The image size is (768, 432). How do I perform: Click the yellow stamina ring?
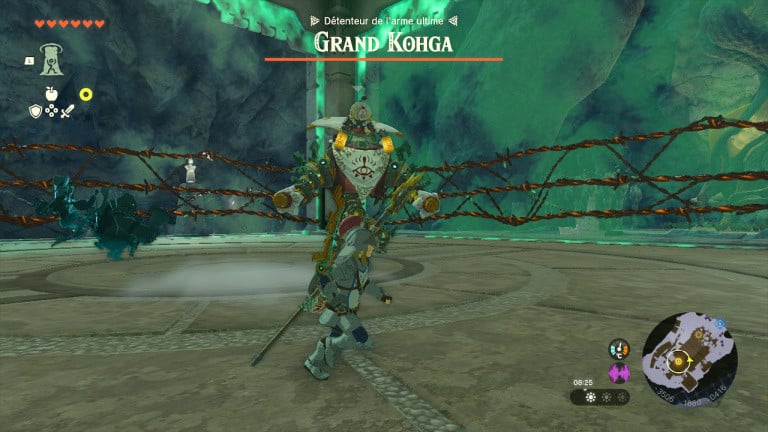86,94
